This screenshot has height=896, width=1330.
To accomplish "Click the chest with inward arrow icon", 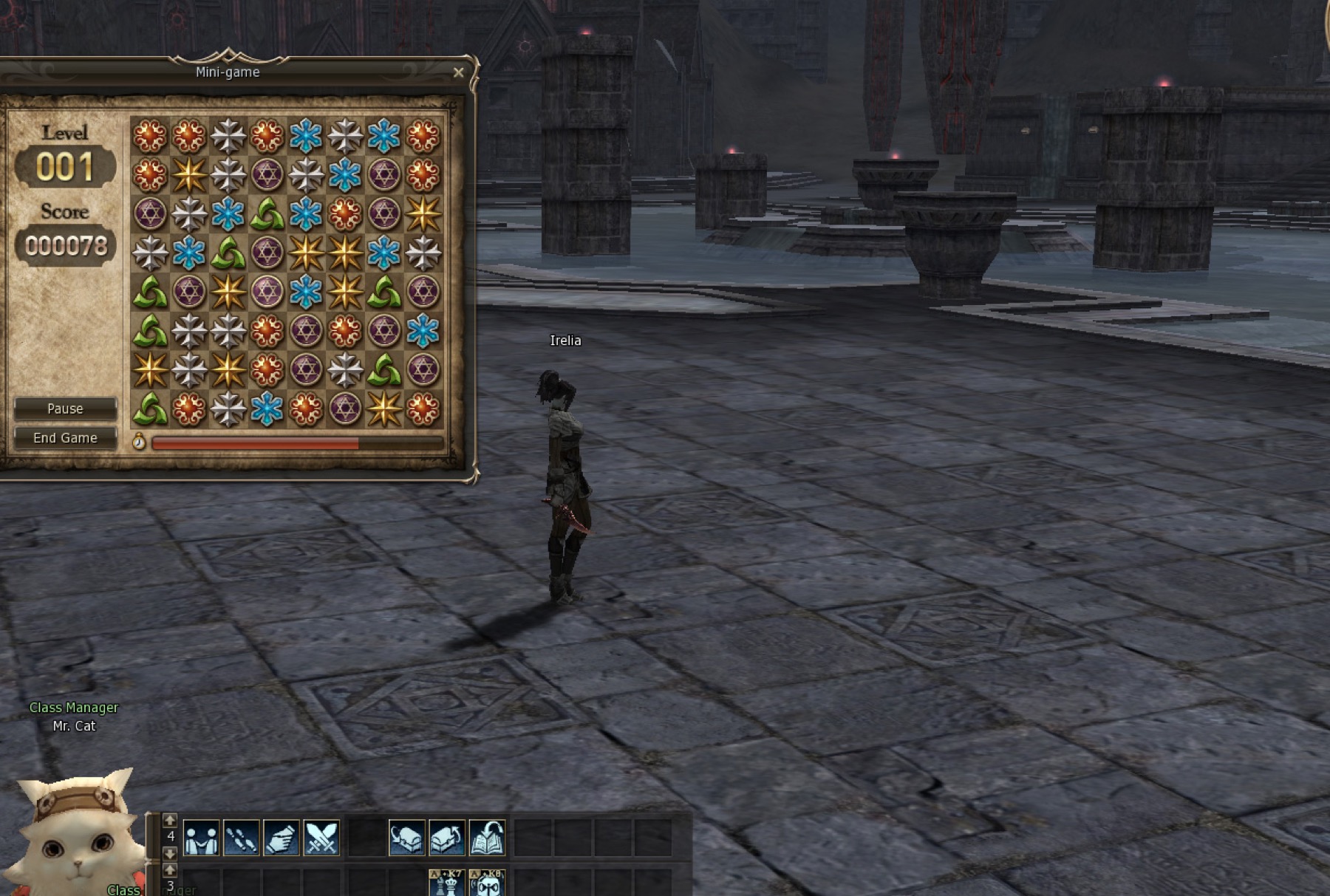I will coord(407,838).
